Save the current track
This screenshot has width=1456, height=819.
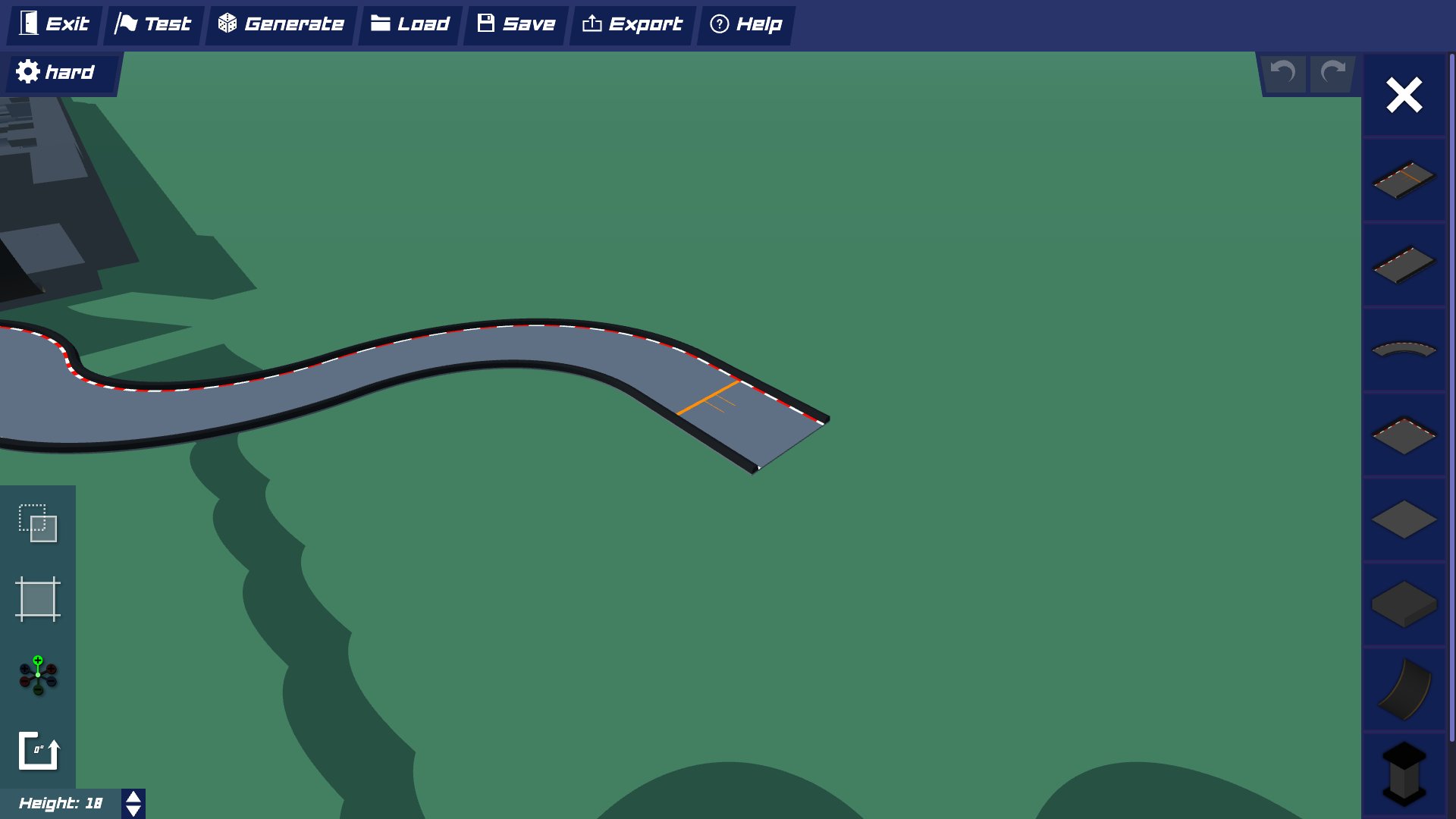(514, 24)
